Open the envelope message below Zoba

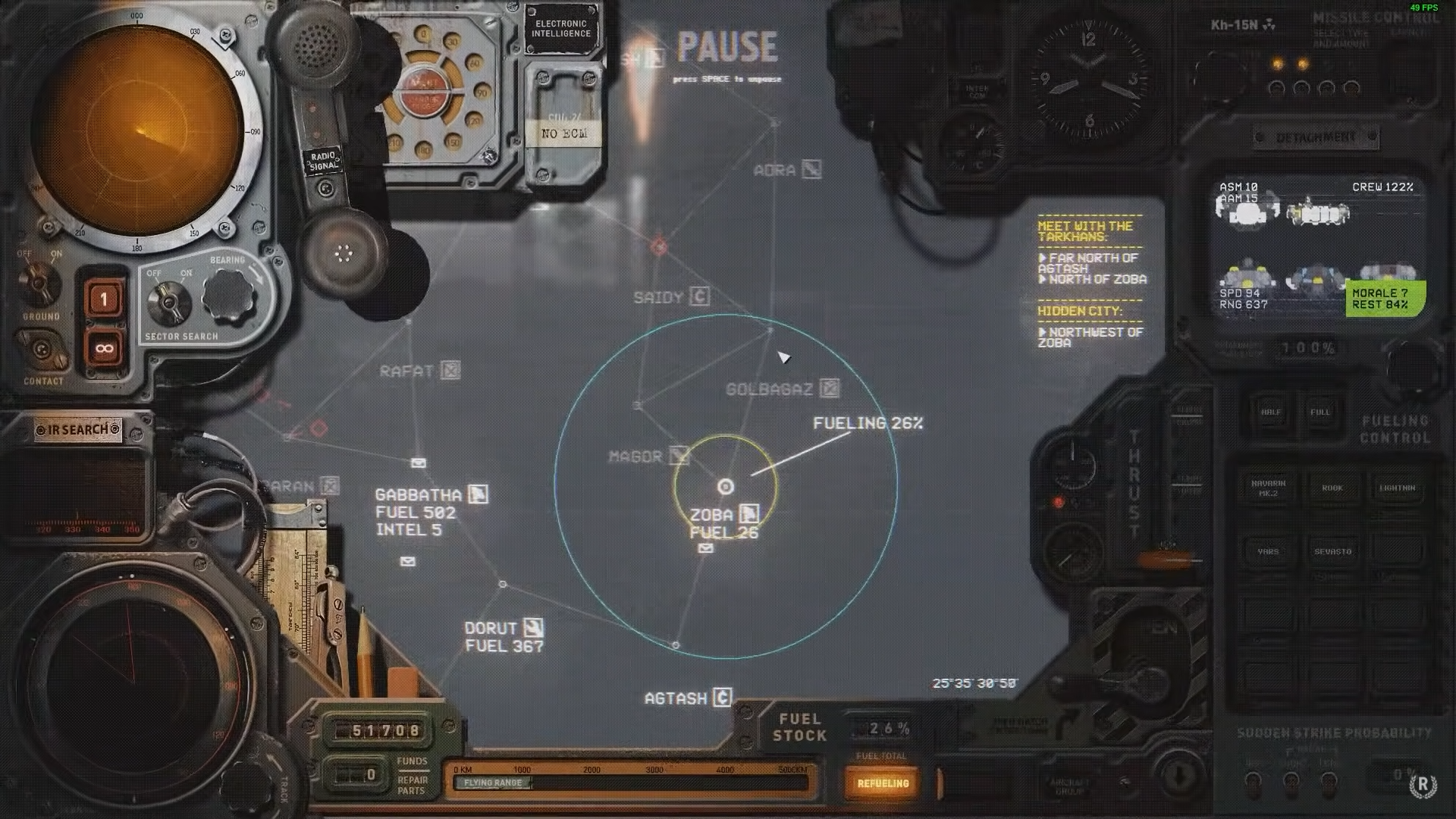tap(706, 548)
